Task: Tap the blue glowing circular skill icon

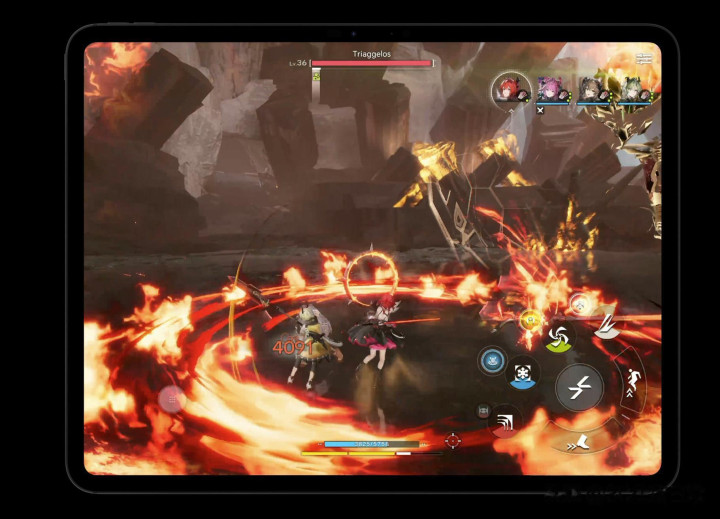Action: coord(491,362)
